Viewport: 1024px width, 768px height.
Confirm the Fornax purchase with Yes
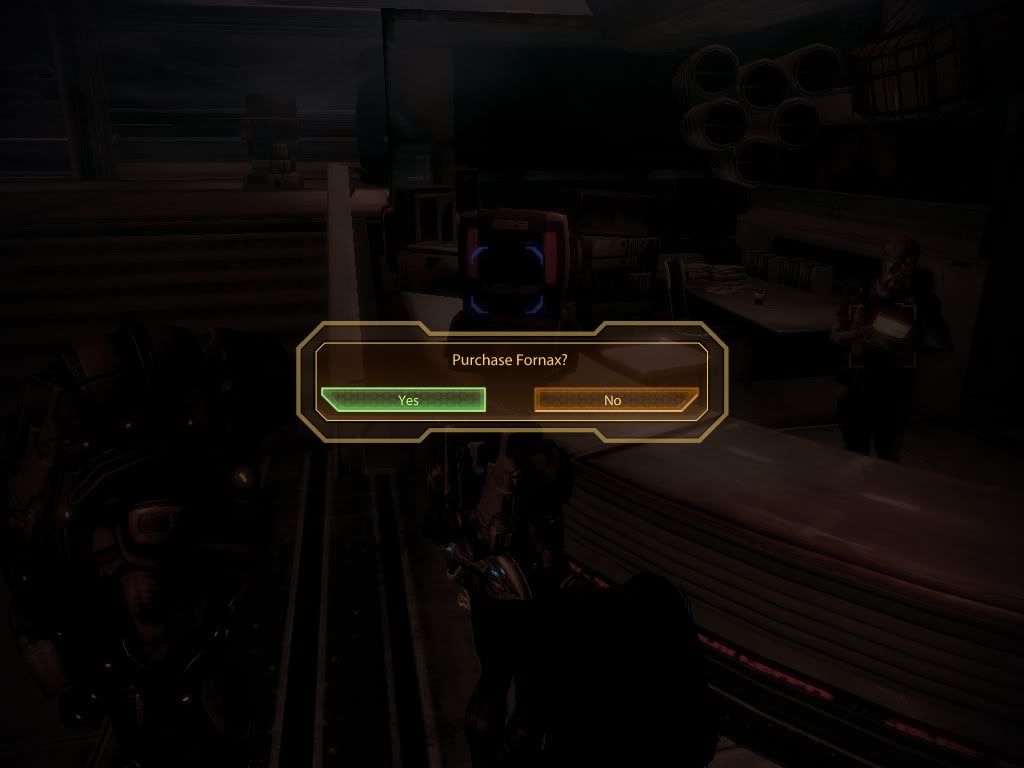tap(405, 400)
